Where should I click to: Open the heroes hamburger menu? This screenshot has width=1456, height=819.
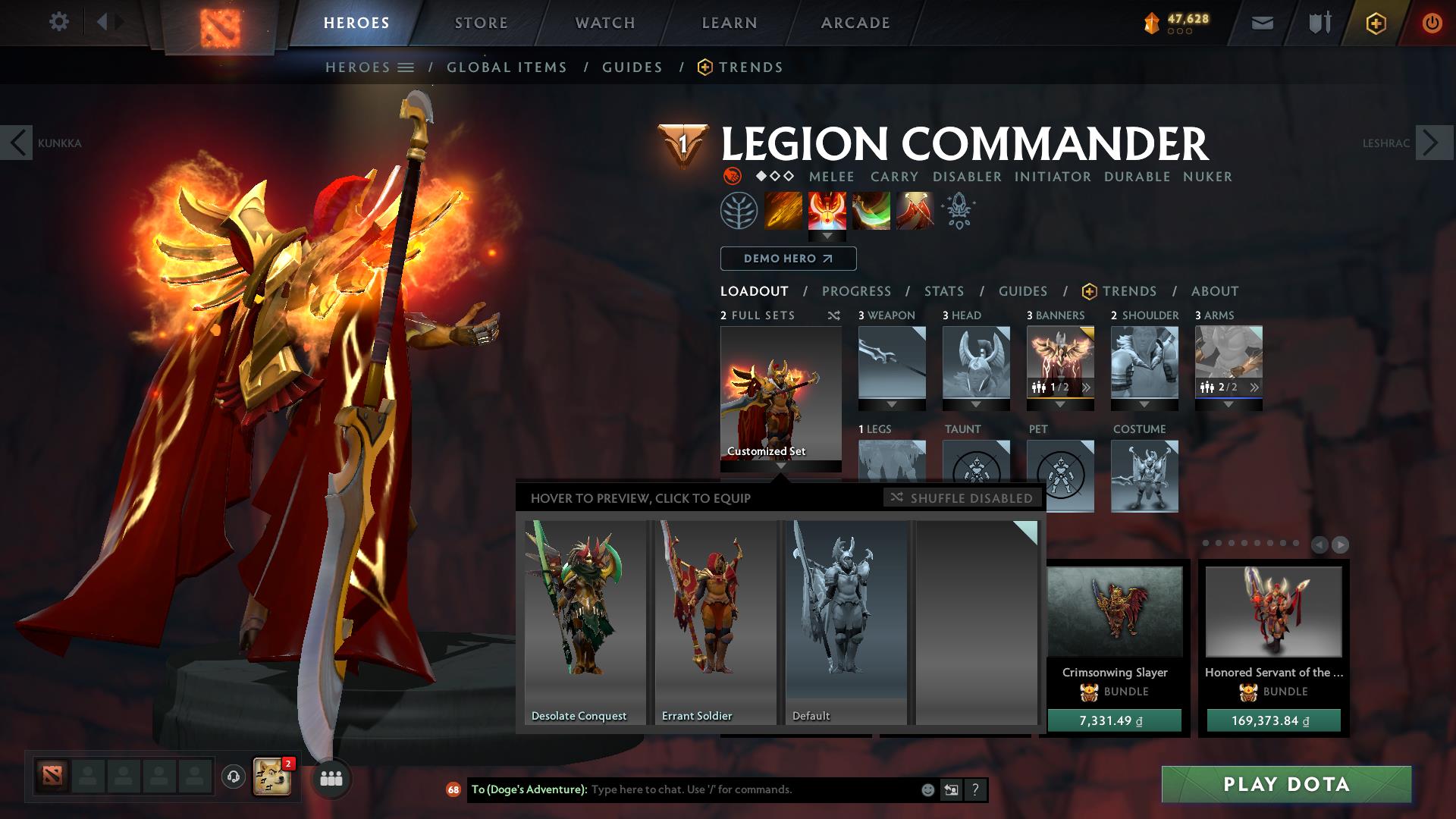tap(406, 67)
